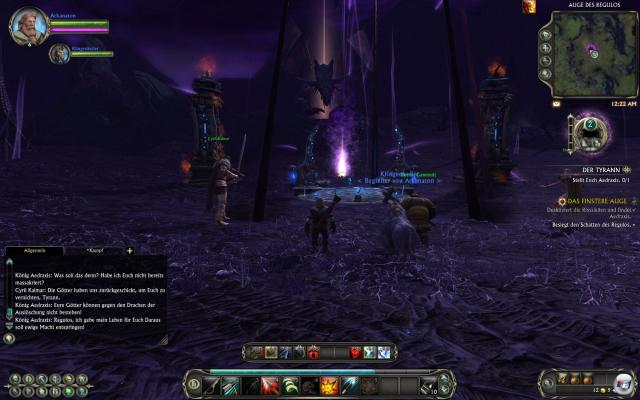This screenshot has width=640, height=400.
Task: Select the Klingentänzer companion portrait
Action: 60,52
